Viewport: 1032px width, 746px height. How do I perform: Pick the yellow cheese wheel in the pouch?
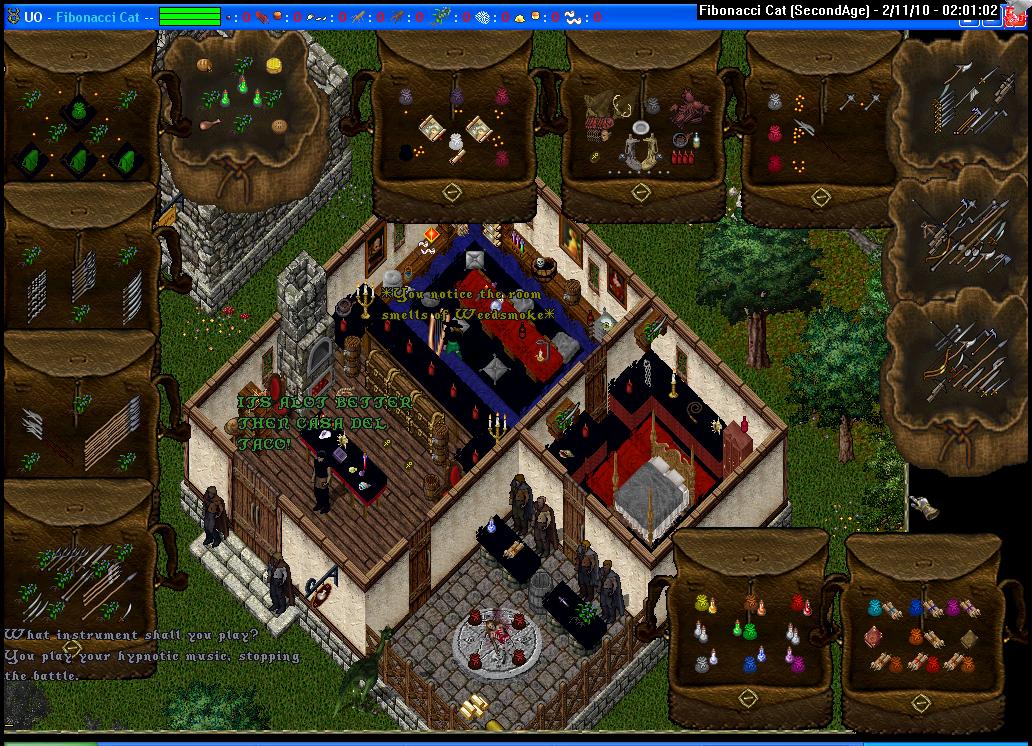273,65
